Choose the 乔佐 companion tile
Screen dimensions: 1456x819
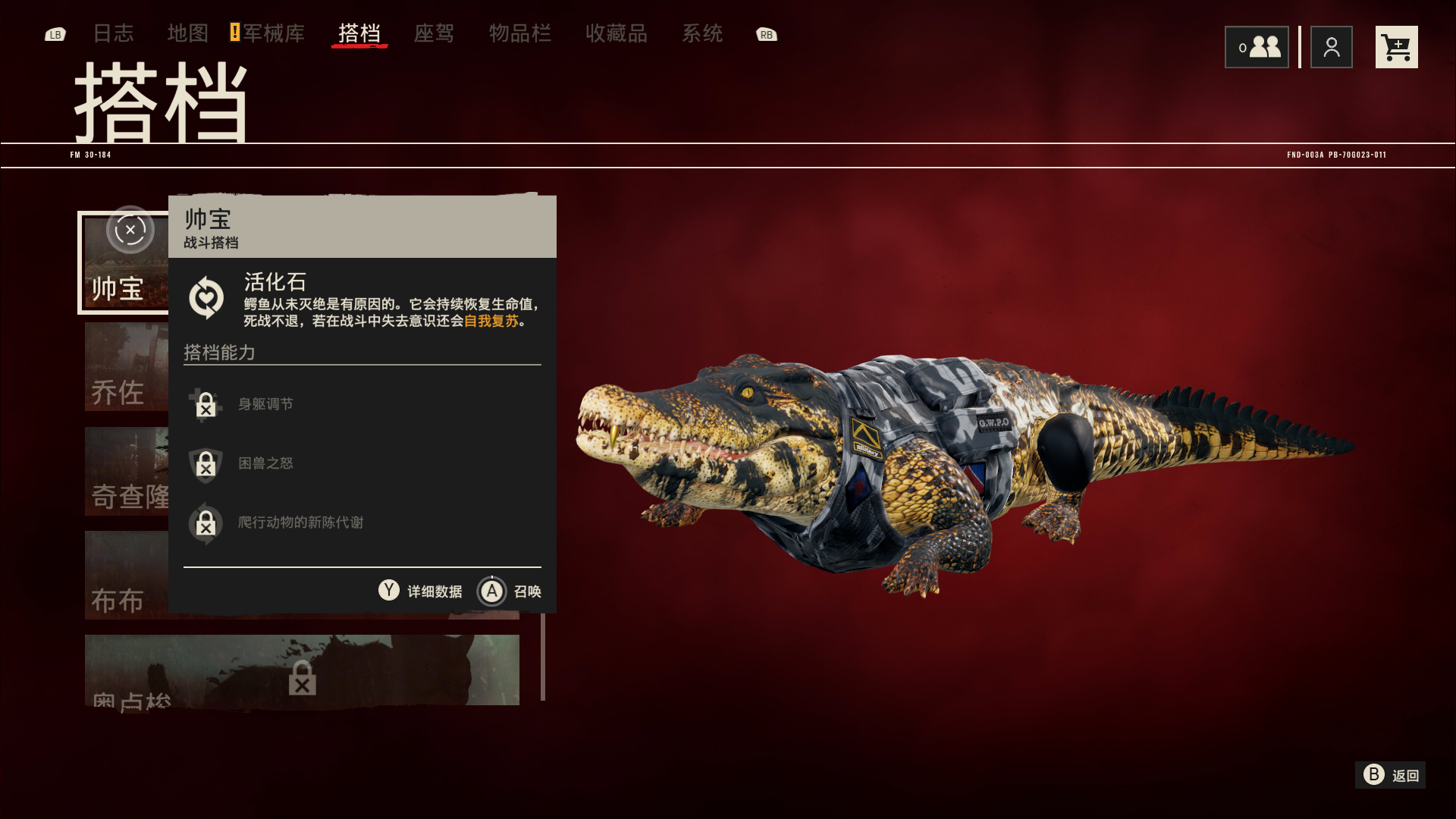(x=126, y=368)
